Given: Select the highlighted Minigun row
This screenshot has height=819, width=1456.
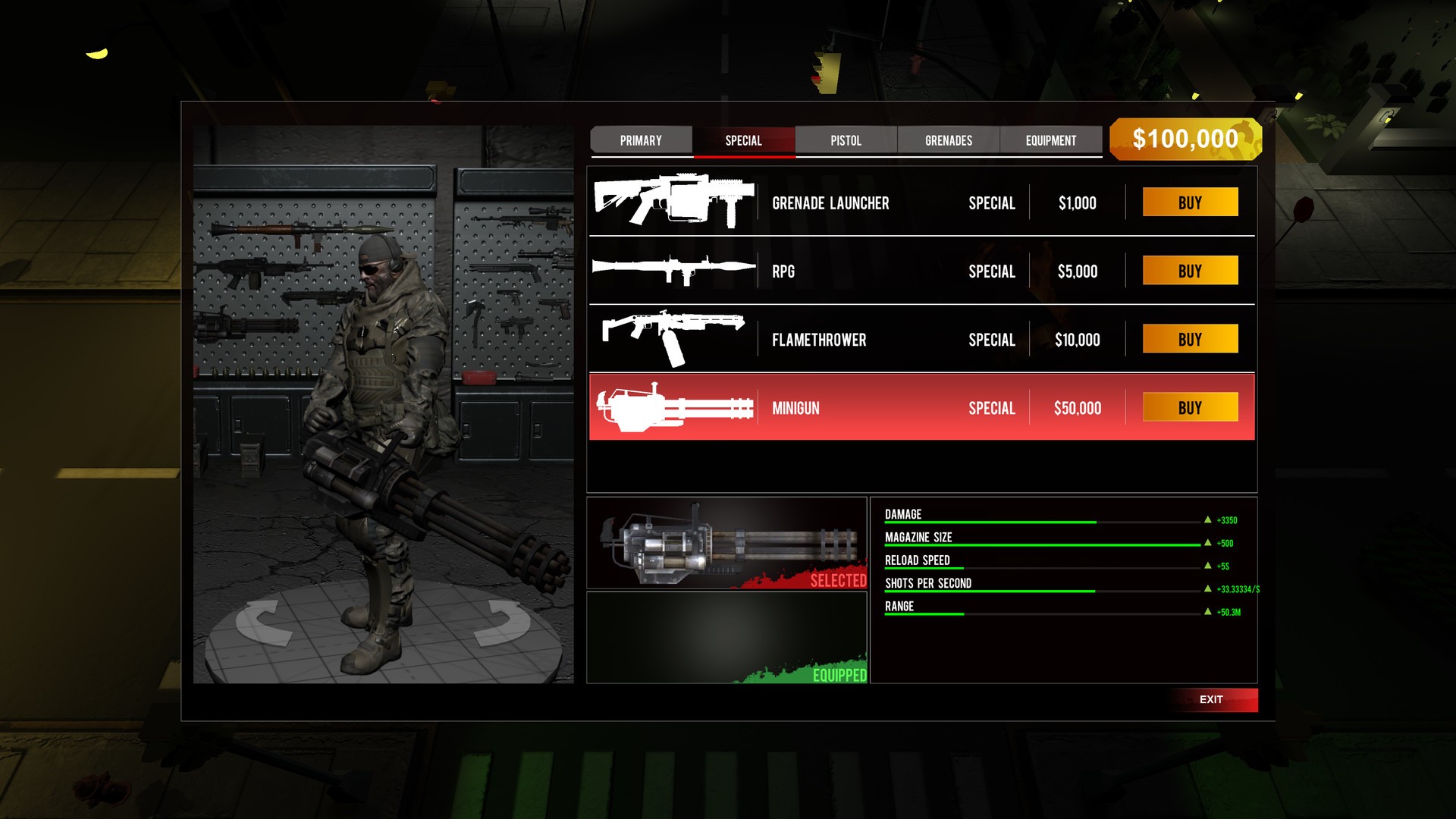Looking at the screenshot, I should (x=872, y=407).
